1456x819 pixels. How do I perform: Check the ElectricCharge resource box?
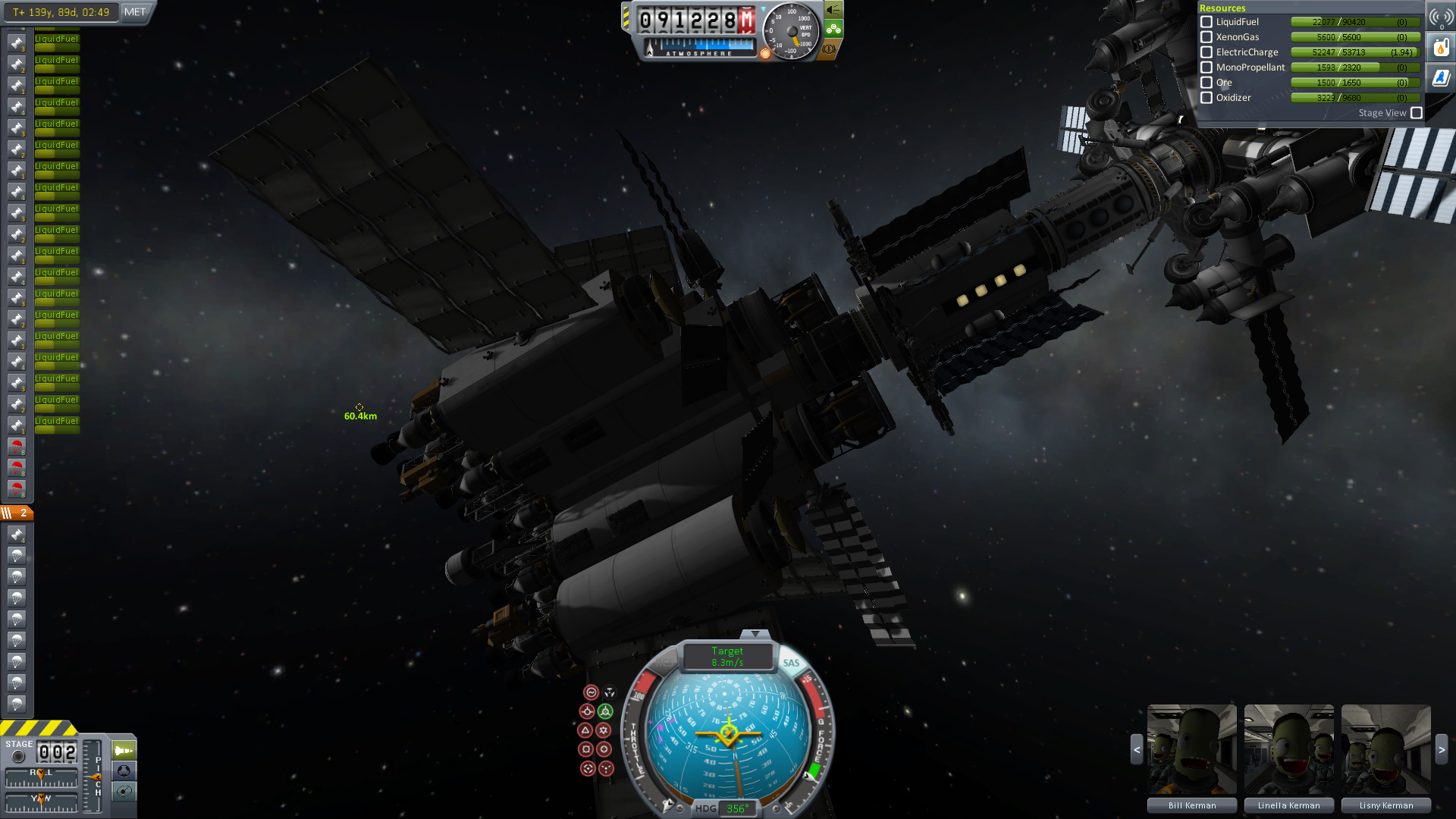click(x=1207, y=52)
